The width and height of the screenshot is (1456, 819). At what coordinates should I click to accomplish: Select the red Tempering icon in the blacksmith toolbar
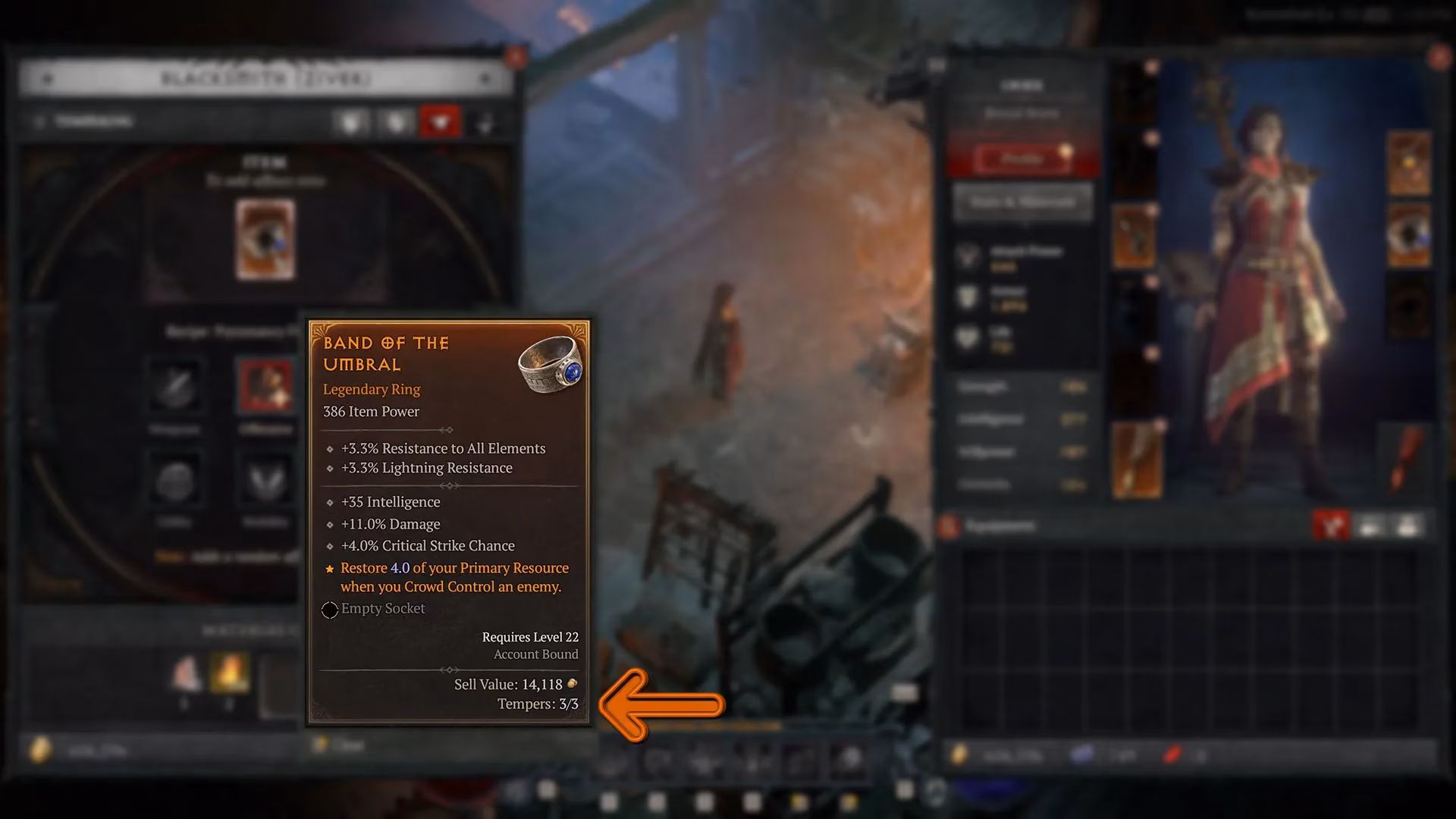440,121
